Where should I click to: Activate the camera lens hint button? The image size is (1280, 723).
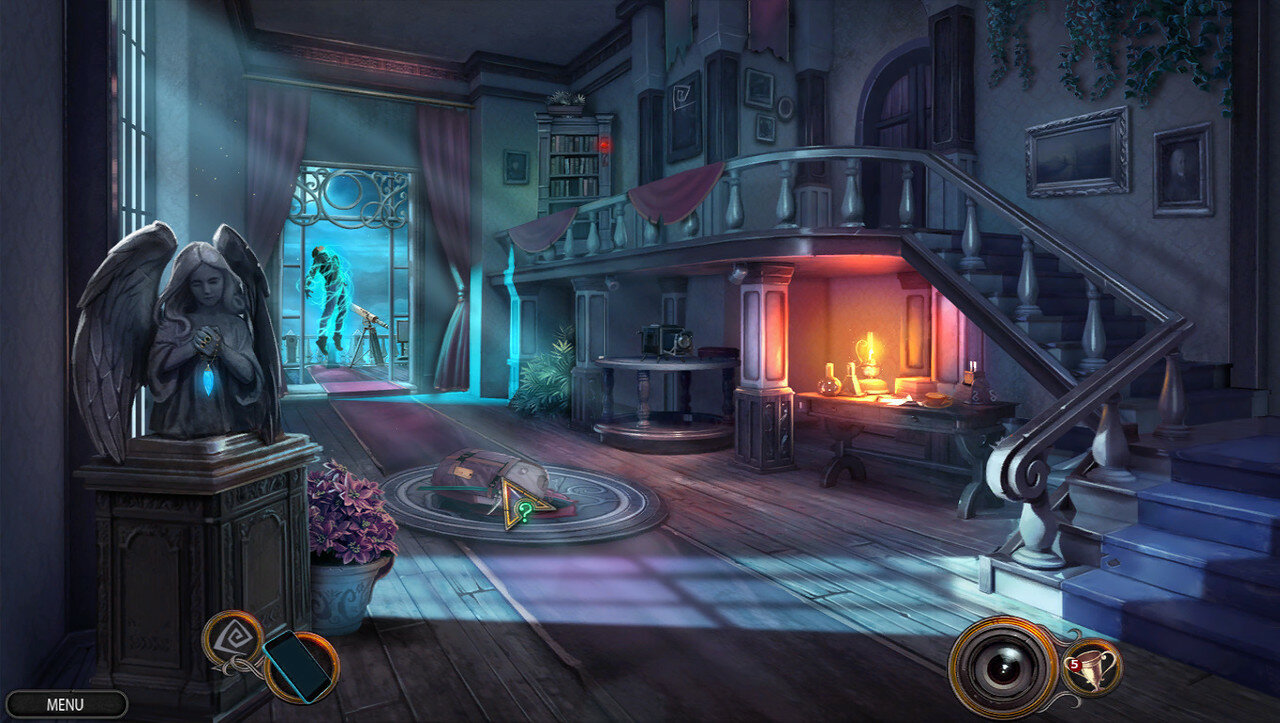1002,668
